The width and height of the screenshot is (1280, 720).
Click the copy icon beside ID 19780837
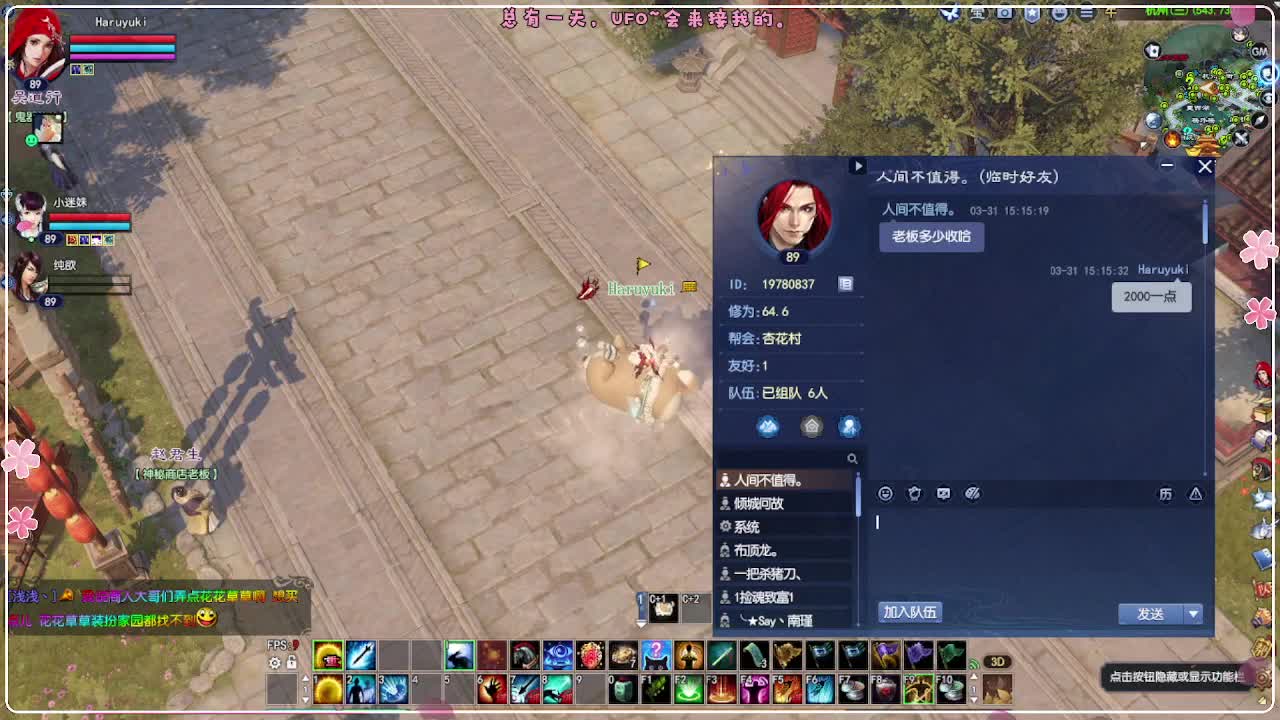coord(845,283)
